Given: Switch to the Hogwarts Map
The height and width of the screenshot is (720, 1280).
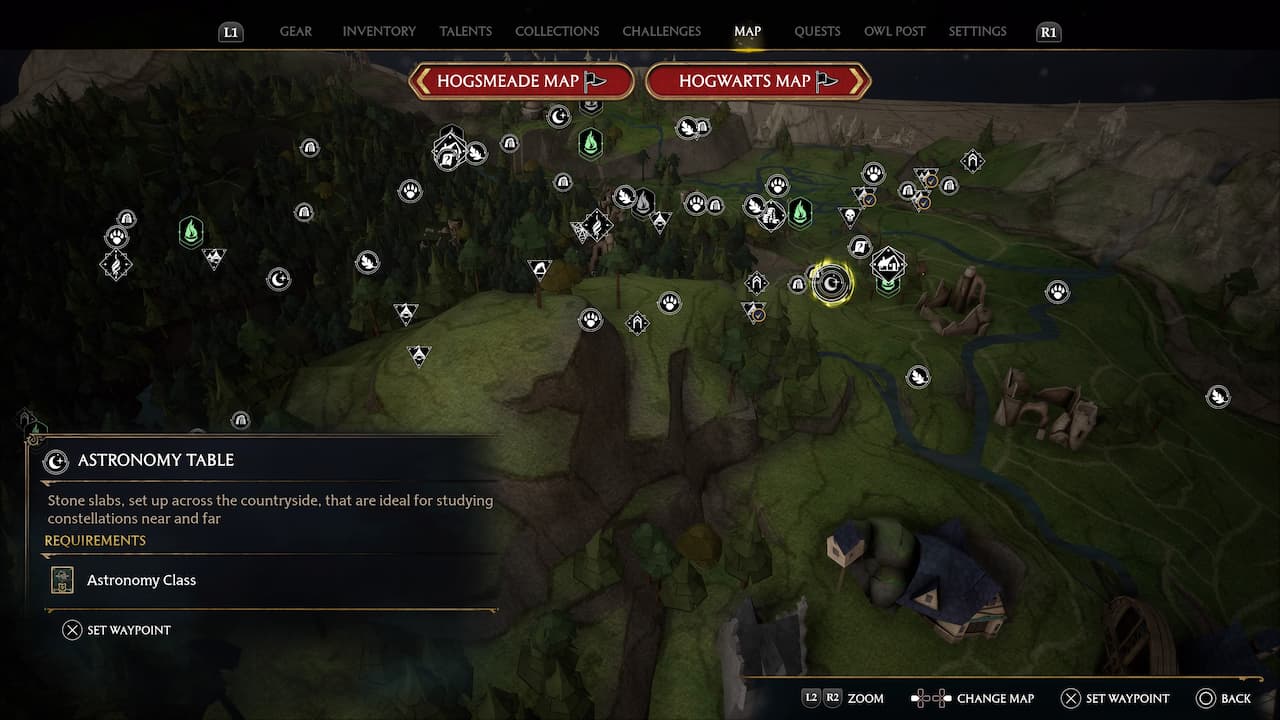Looking at the screenshot, I should pos(758,81).
